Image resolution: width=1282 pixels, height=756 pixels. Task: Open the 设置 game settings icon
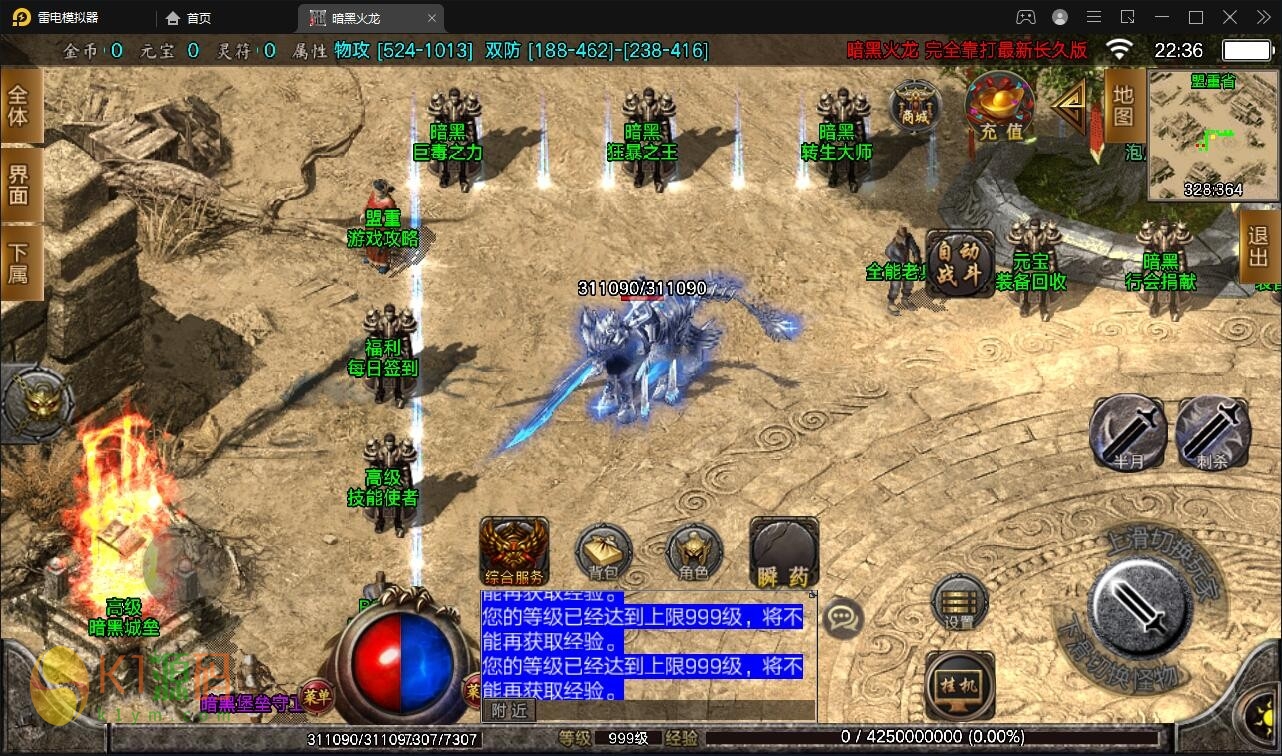[x=956, y=605]
